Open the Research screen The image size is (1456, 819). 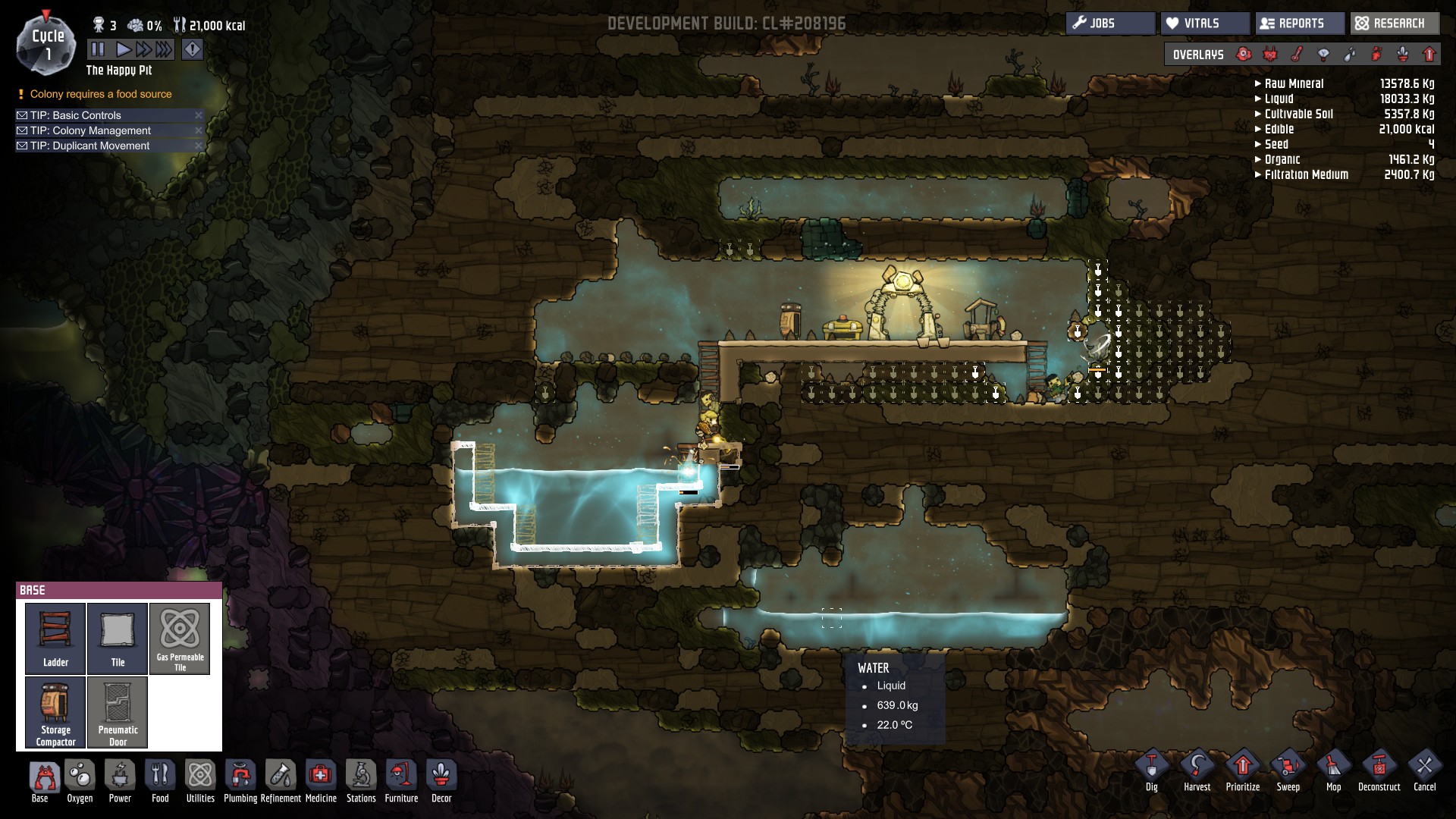[x=1394, y=24]
